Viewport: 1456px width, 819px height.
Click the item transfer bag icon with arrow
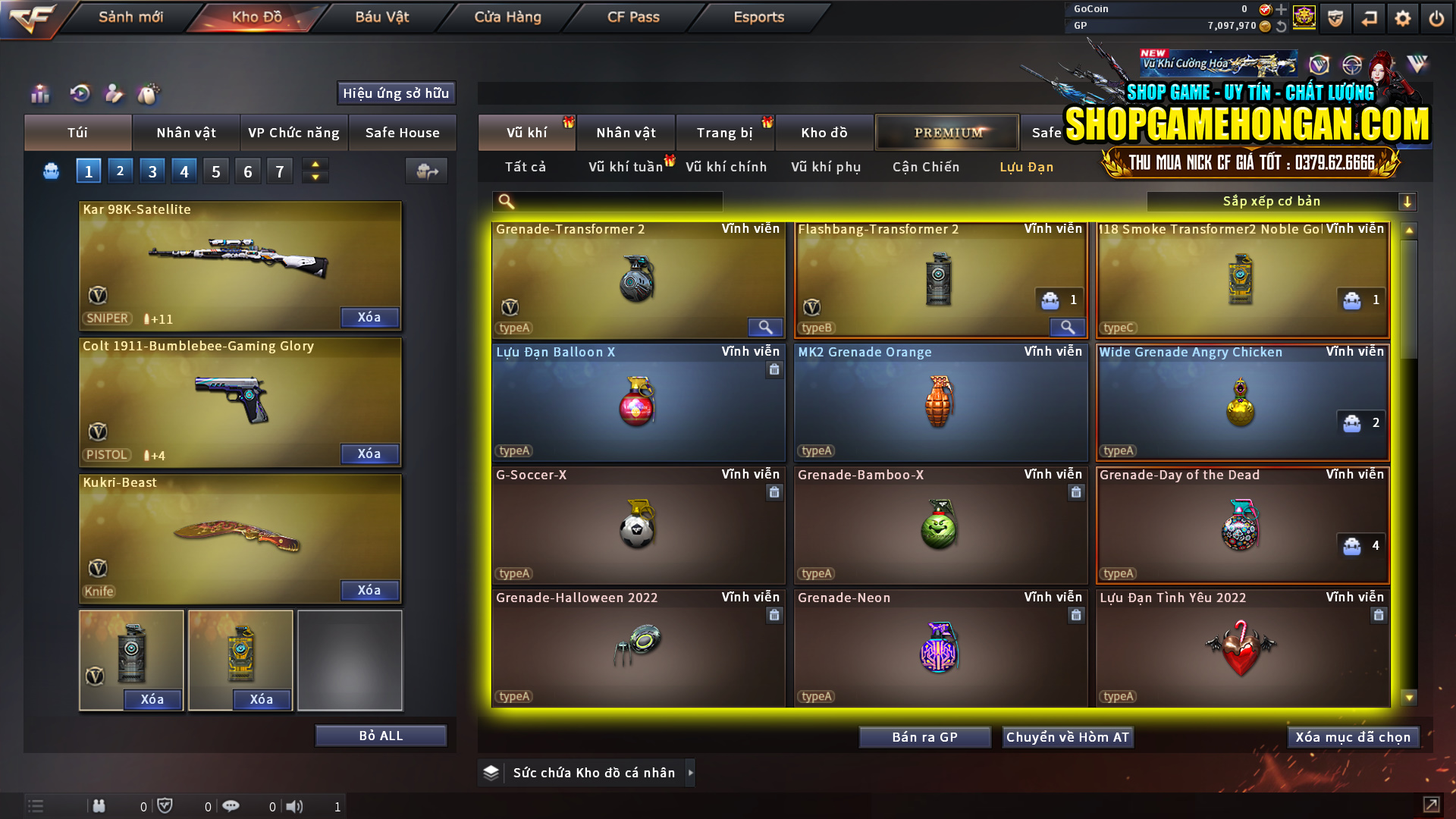click(425, 171)
